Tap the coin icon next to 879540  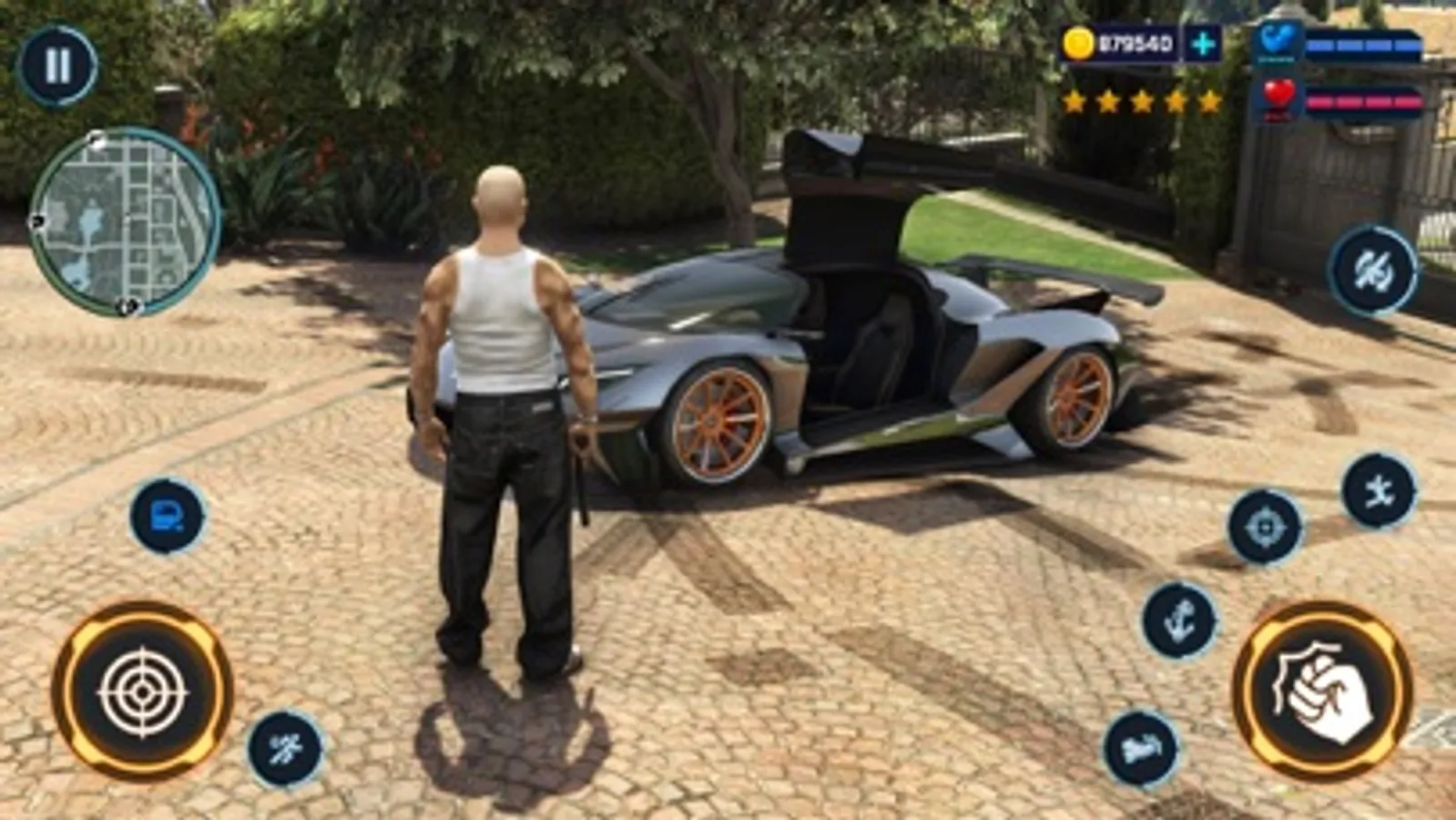point(1078,42)
